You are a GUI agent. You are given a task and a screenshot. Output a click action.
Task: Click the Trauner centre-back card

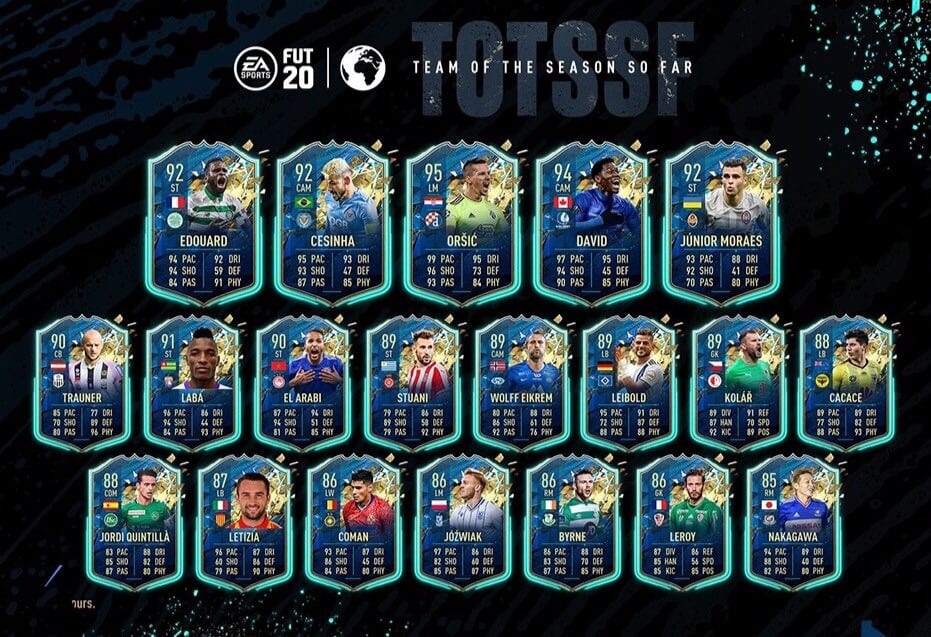[x=81, y=380]
